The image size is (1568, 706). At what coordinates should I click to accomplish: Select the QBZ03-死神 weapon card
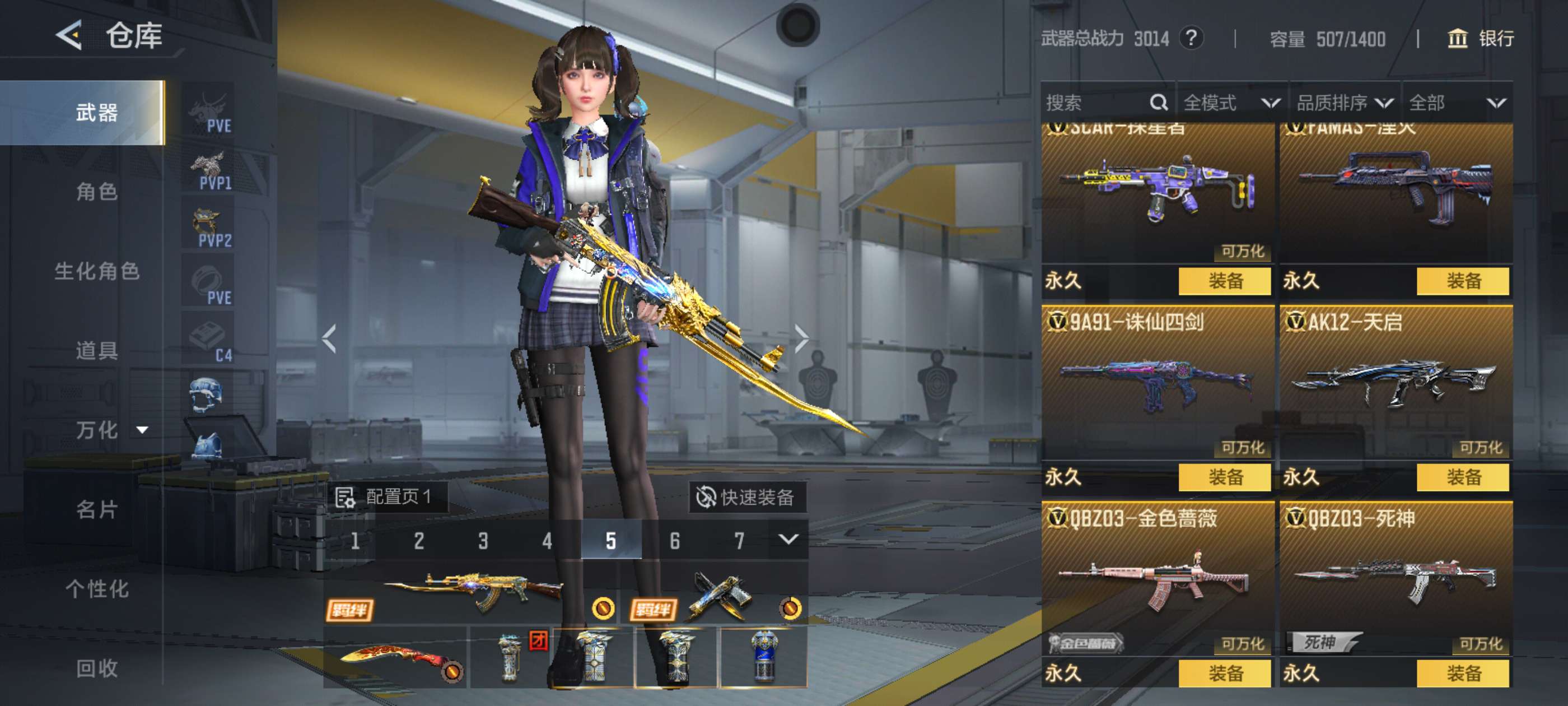point(1396,579)
